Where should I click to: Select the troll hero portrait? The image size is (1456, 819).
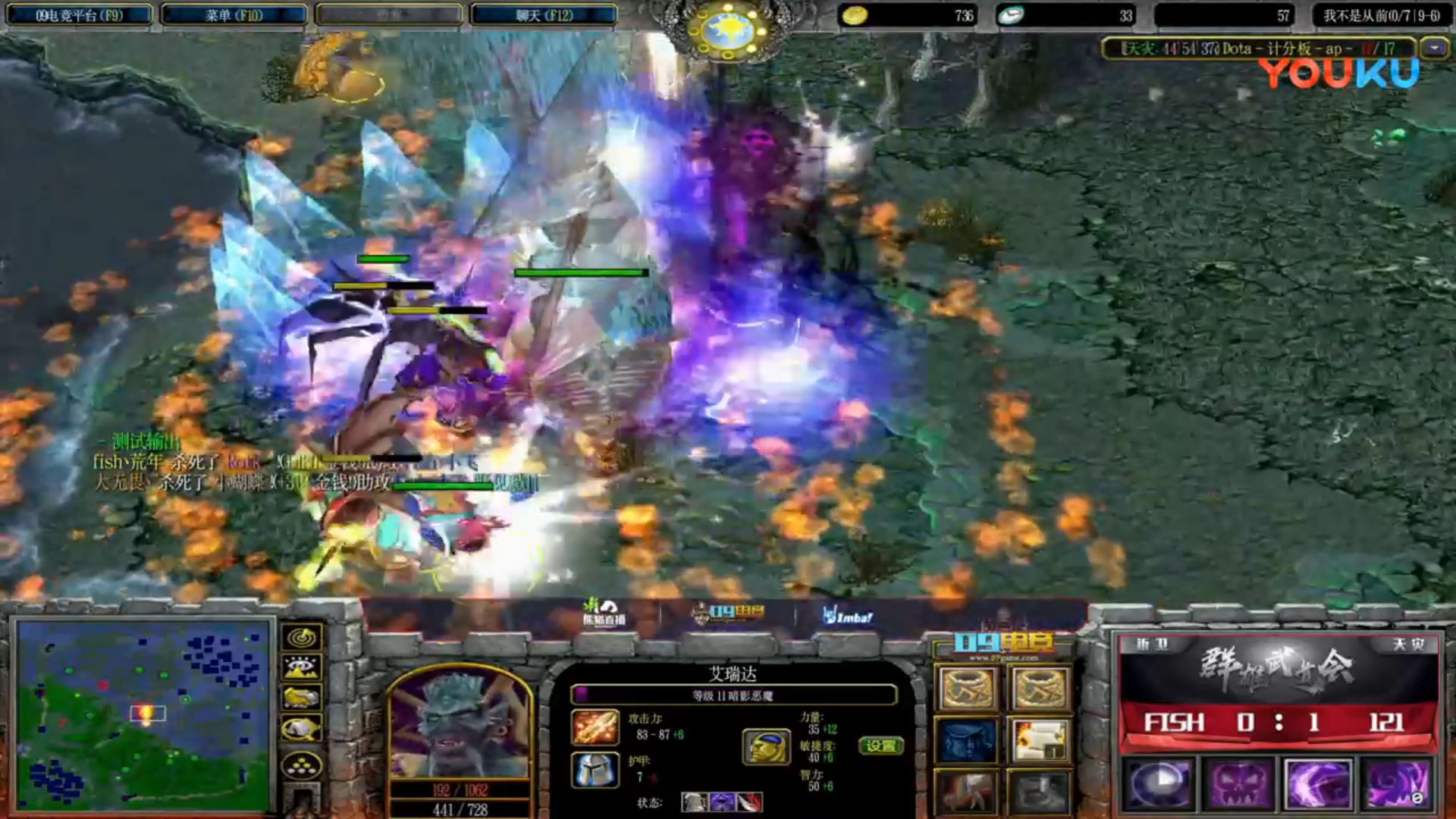point(459,724)
